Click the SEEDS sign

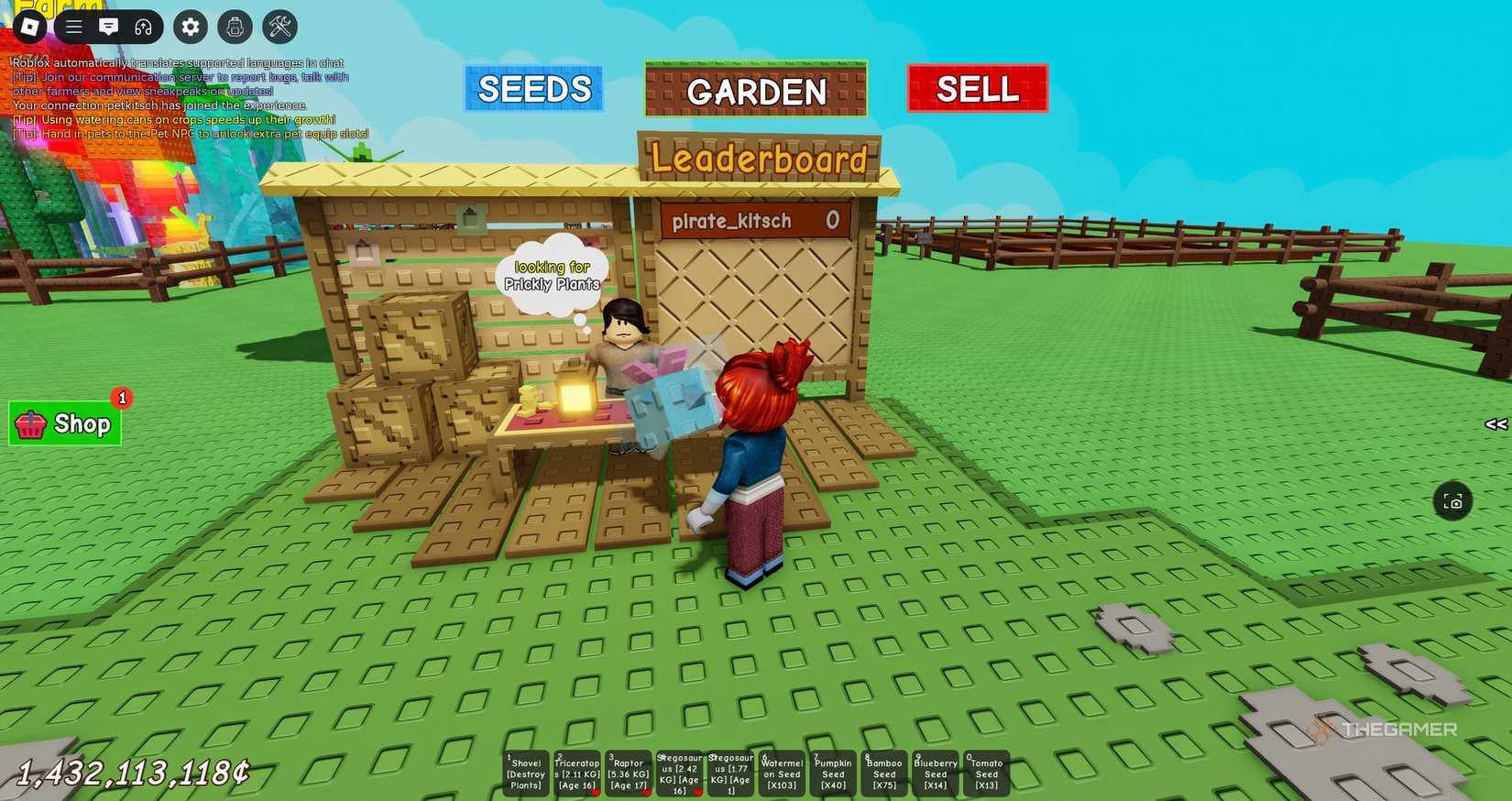[x=534, y=89]
